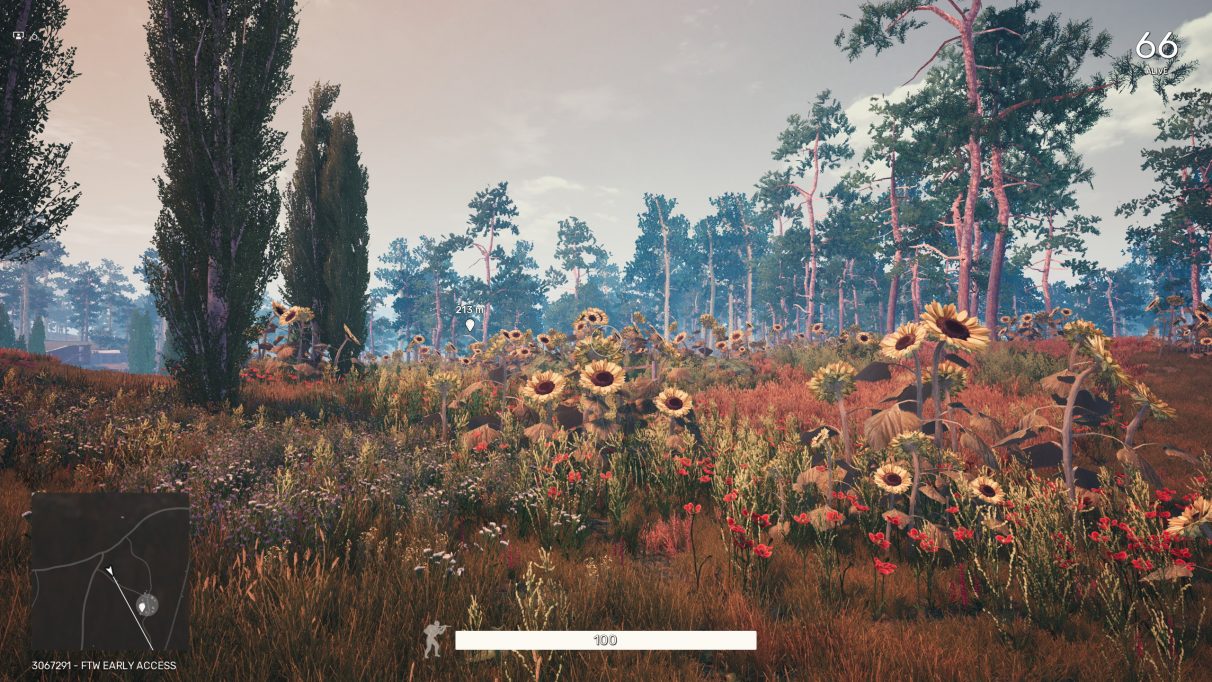Click the 213 m waypoint marker
The image size is (1212, 682).
tap(470, 324)
